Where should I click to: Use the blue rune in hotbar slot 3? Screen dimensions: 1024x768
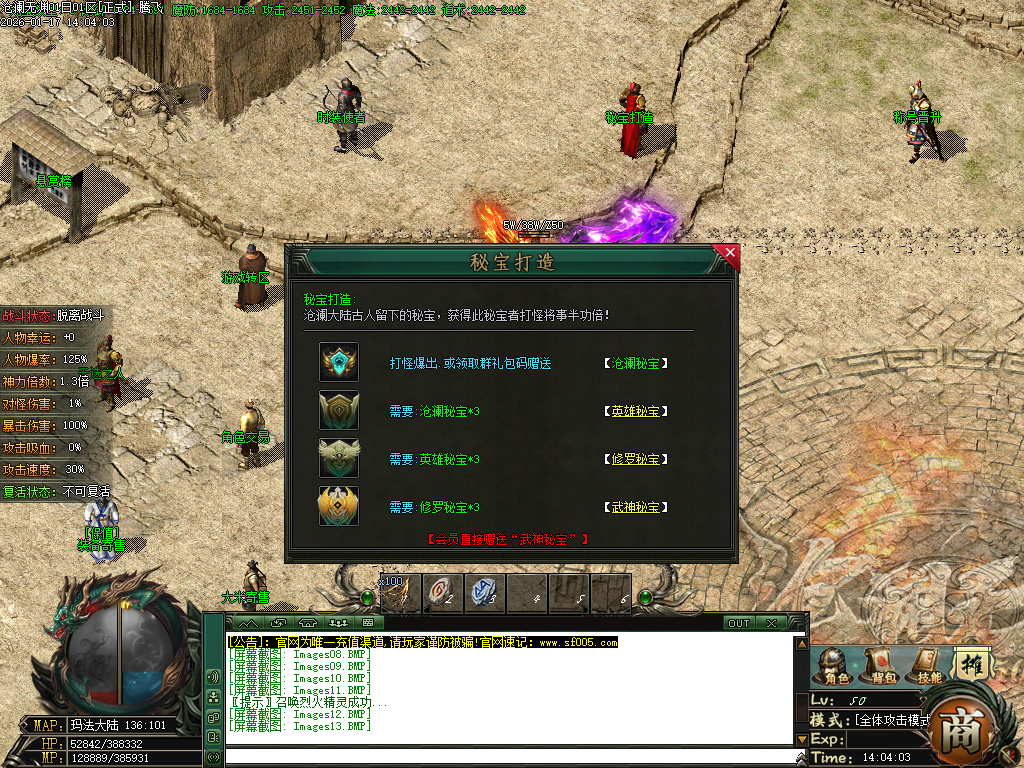484,592
